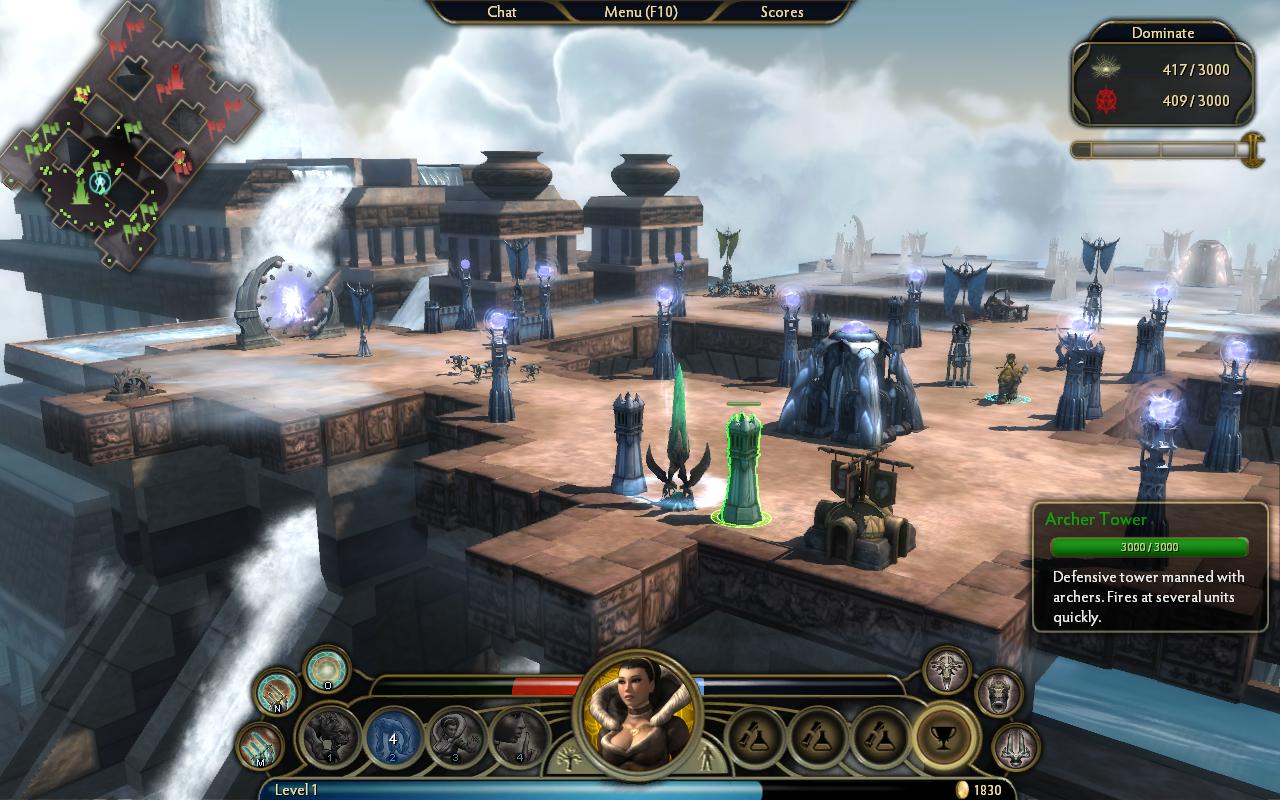1280x800 pixels.
Task: Use the blue ability on cooldown
Action: [x=394, y=737]
